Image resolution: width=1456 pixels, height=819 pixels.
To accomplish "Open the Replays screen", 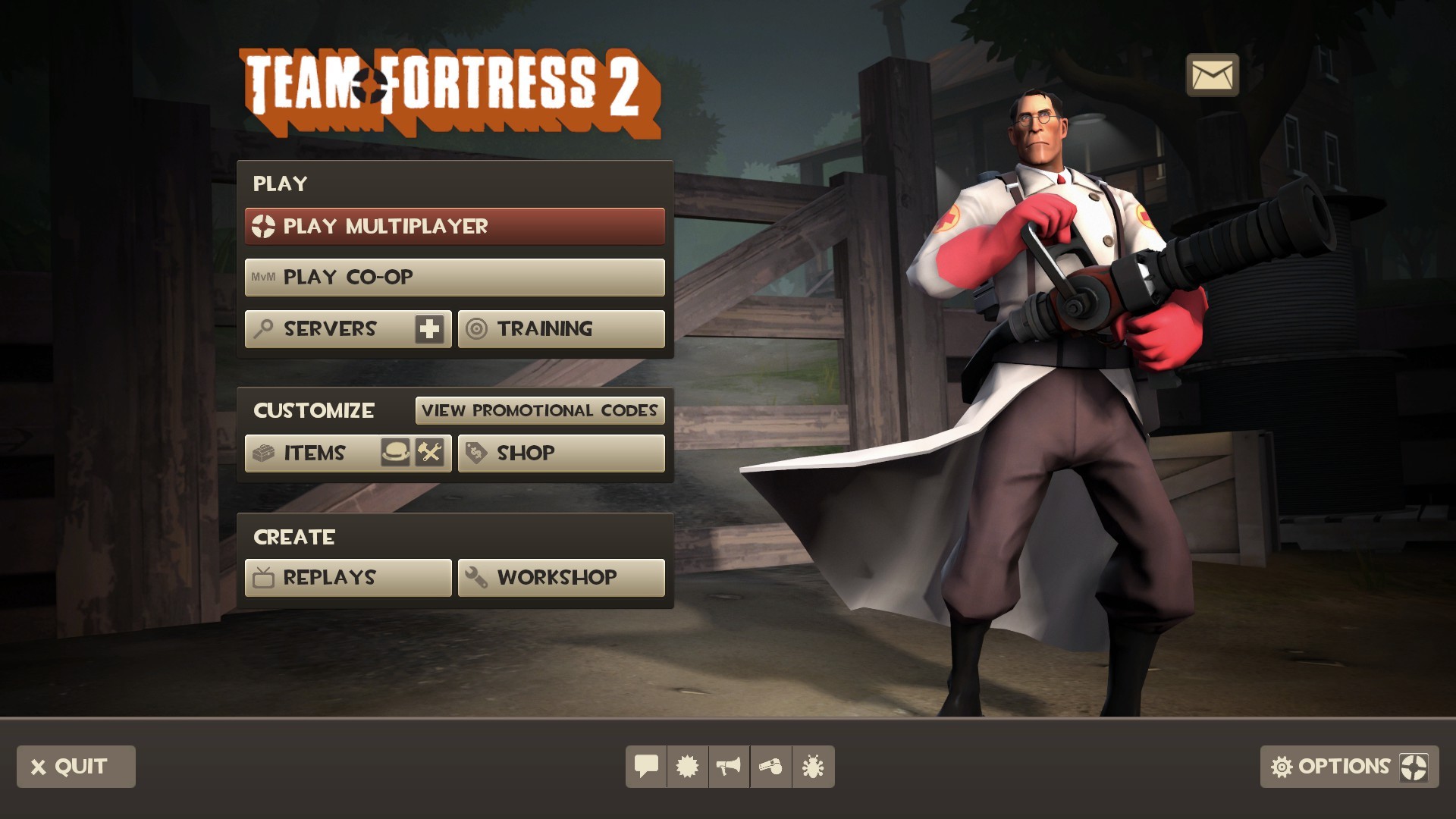I will 347,577.
